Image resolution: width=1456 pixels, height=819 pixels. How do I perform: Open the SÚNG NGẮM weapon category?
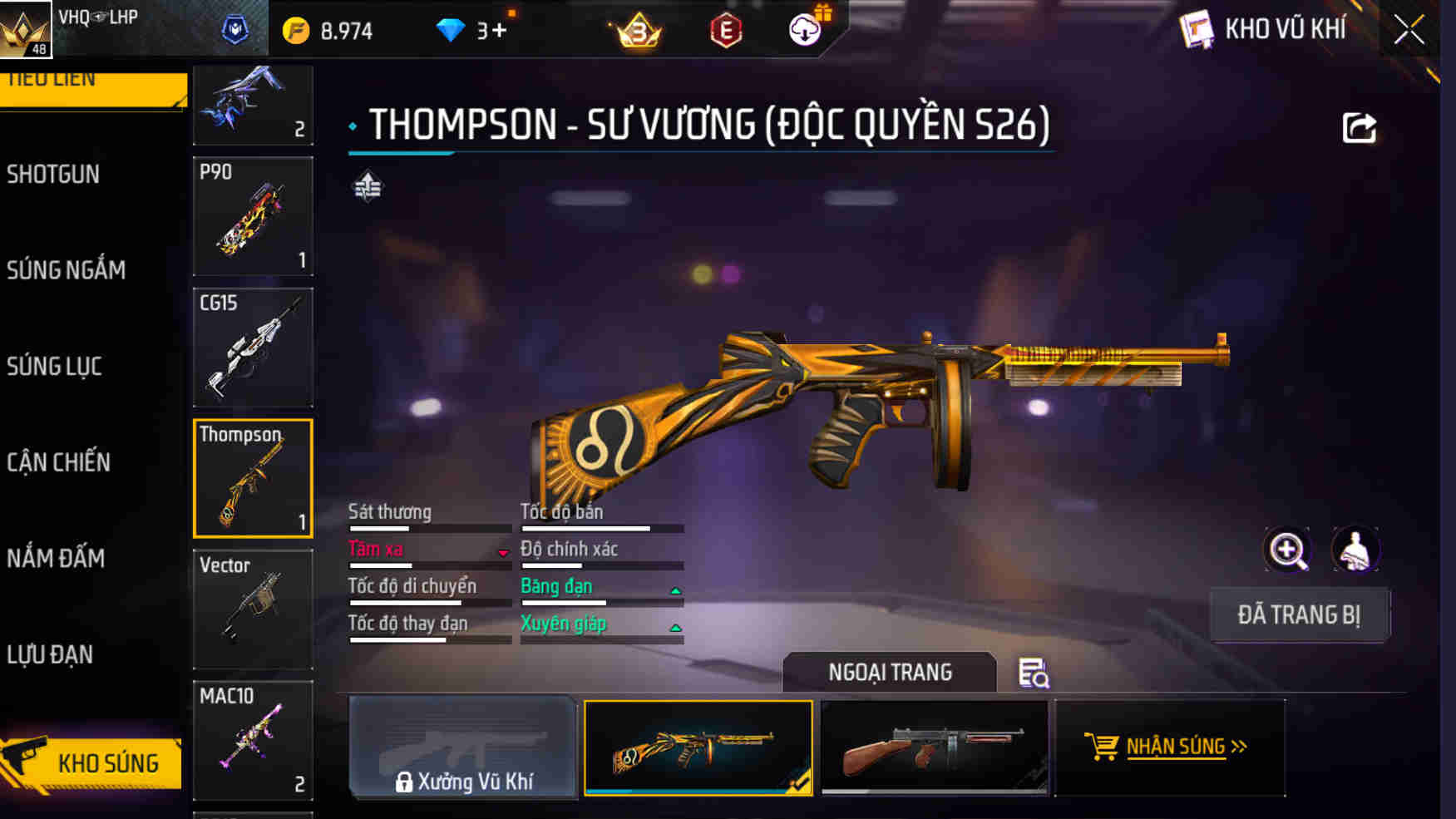67,270
